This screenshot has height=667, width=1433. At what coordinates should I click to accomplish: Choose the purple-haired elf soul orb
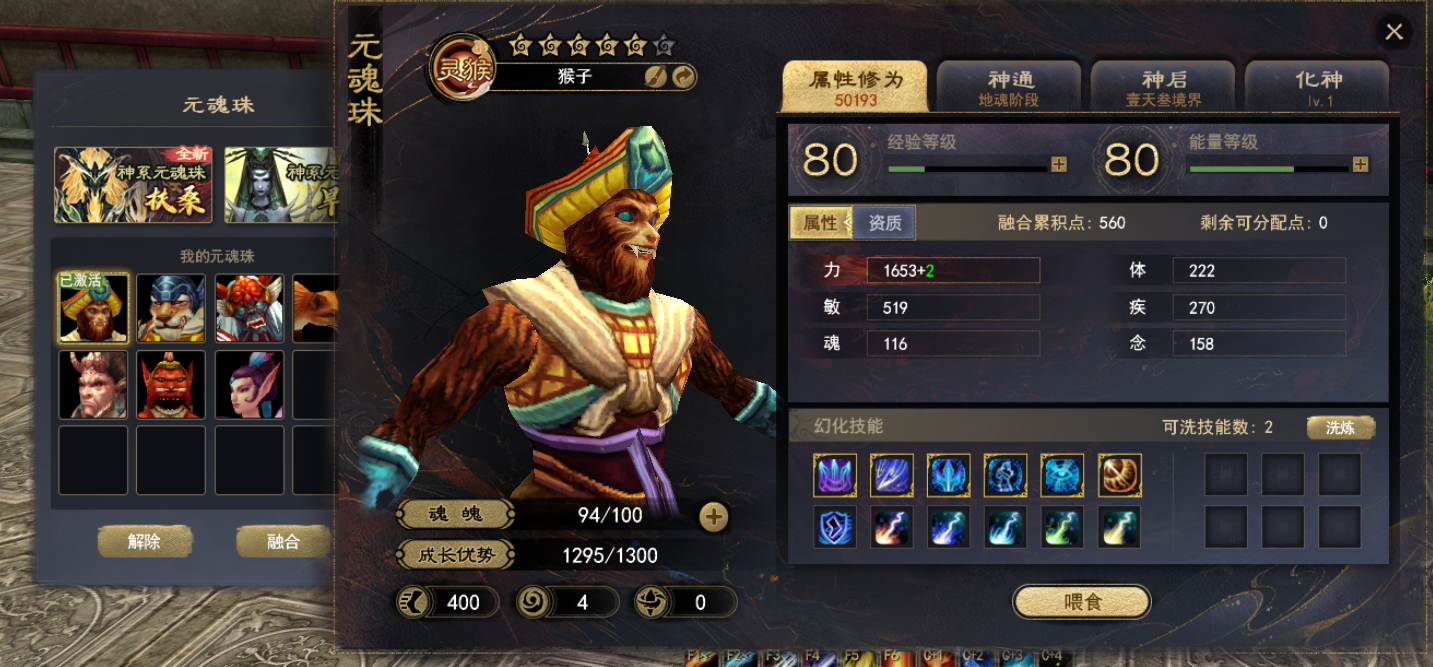click(x=249, y=384)
